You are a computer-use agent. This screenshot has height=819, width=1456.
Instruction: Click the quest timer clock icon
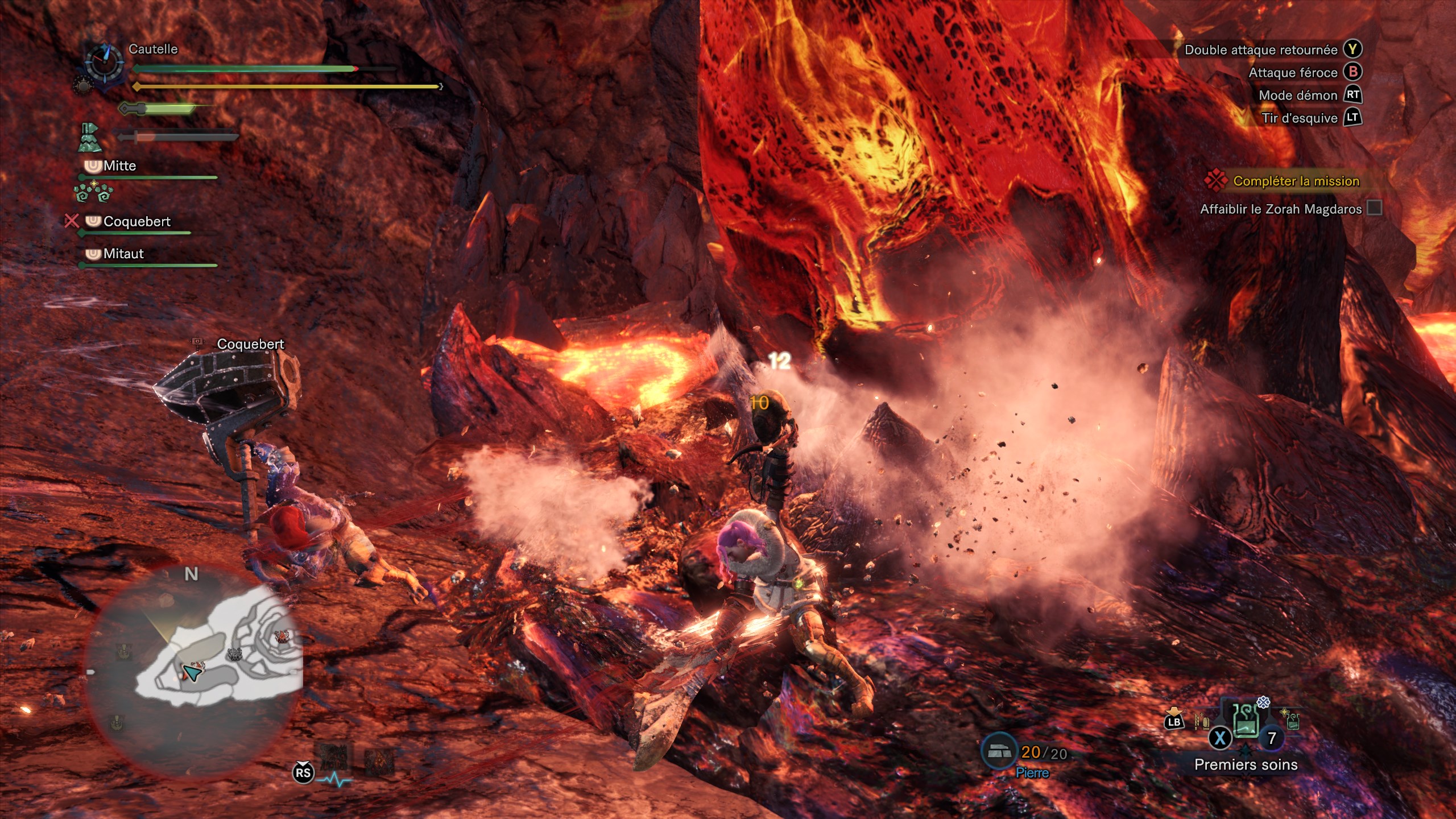click(x=104, y=62)
